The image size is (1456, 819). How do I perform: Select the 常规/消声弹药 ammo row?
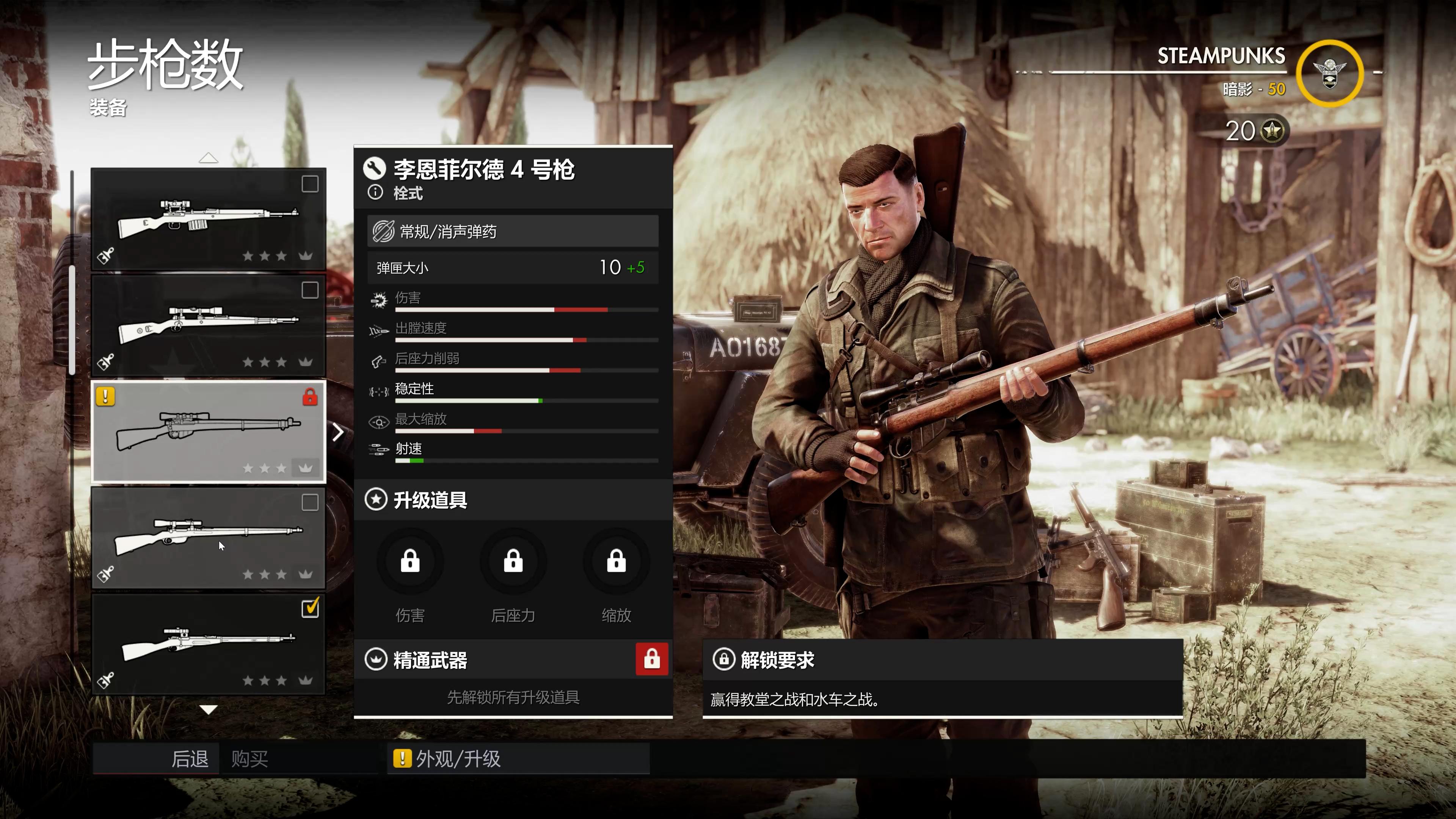513,231
